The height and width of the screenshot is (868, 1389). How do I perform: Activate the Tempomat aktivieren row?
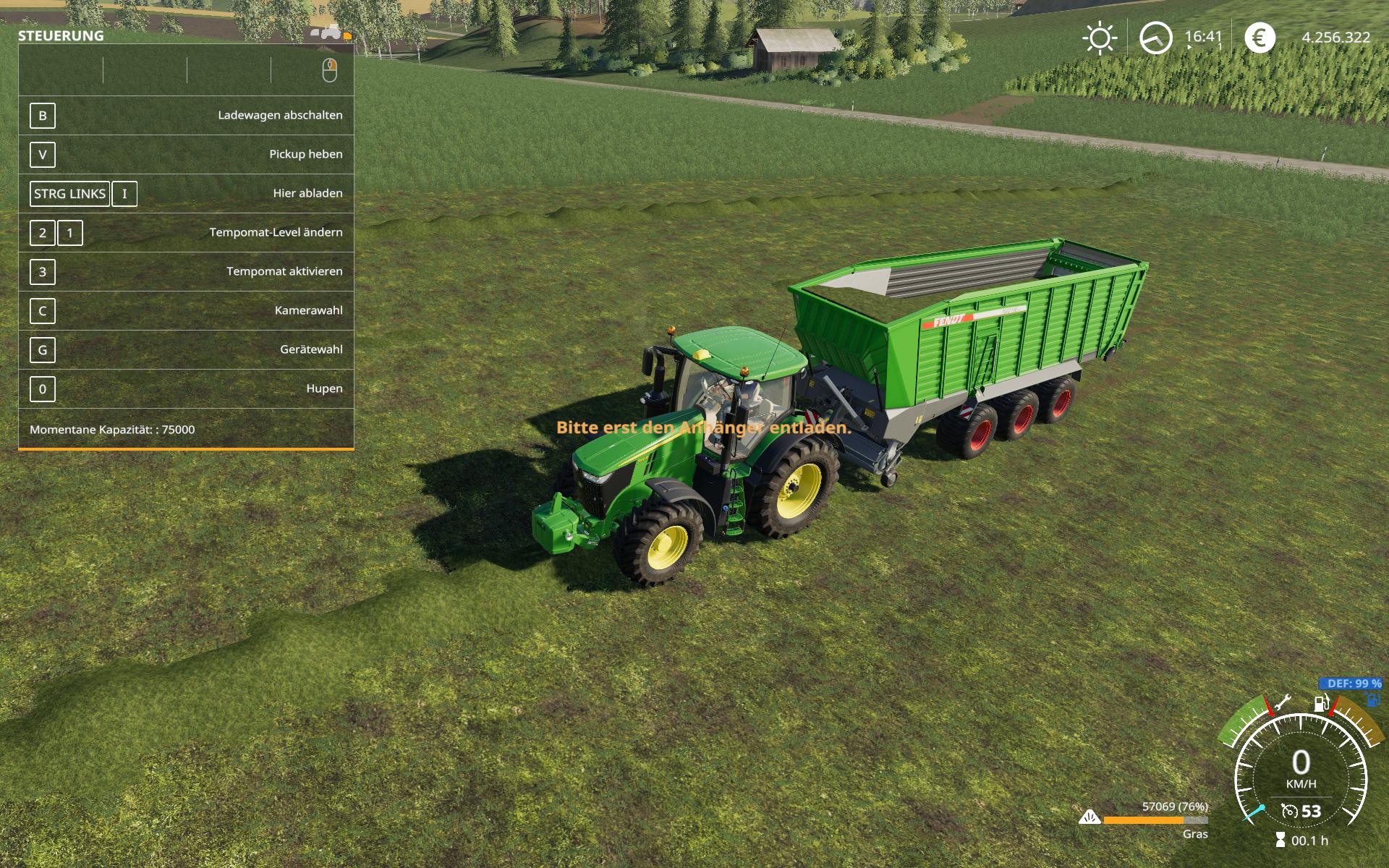point(186,272)
